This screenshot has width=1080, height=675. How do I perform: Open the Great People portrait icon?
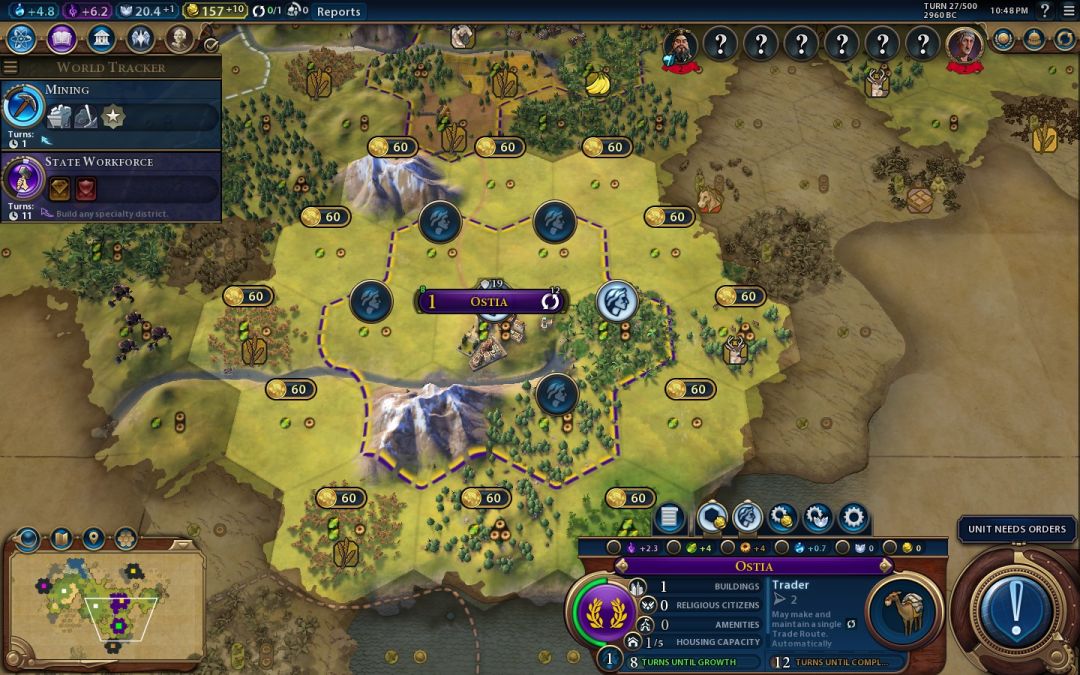(x=179, y=39)
